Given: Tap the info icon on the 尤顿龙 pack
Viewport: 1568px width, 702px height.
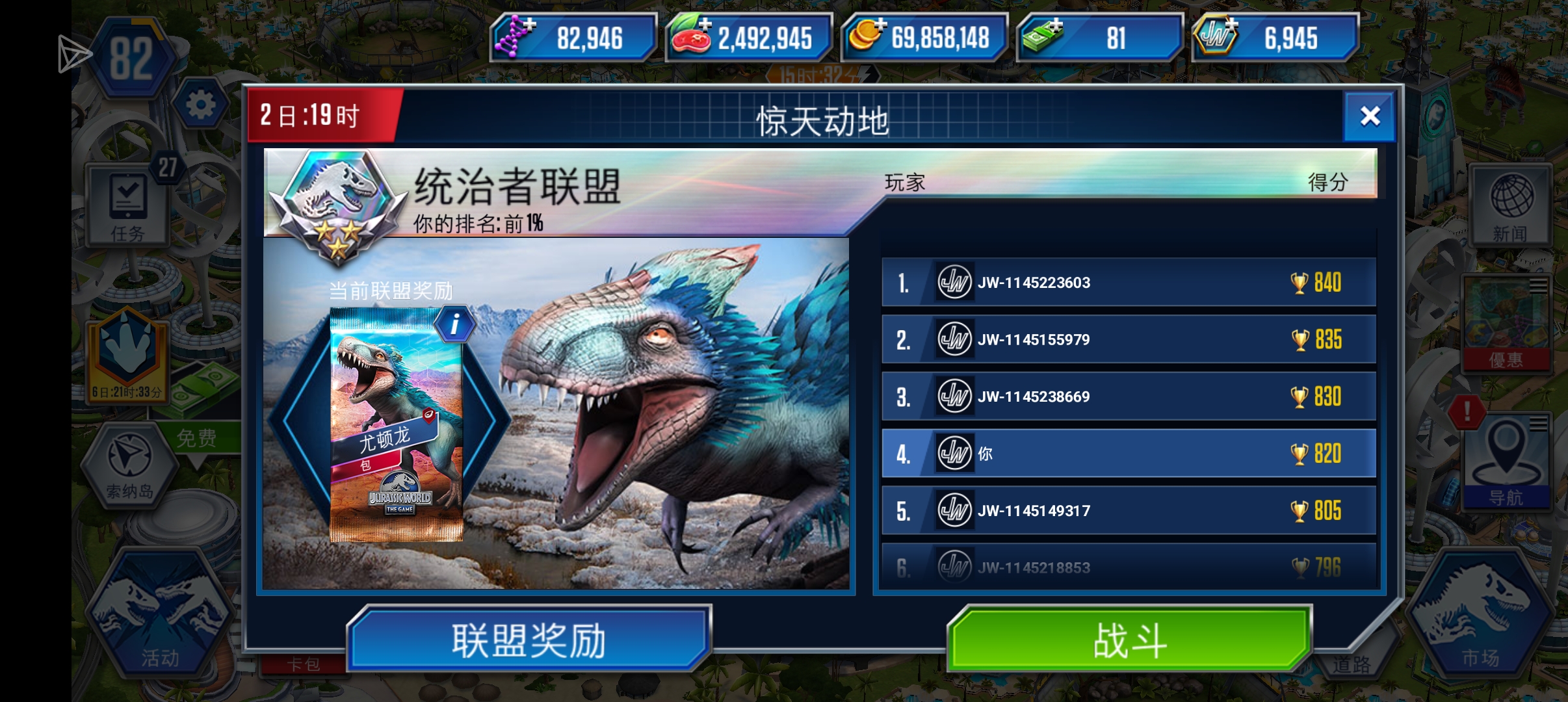Looking at the screenshot, I should pos(455,324).
